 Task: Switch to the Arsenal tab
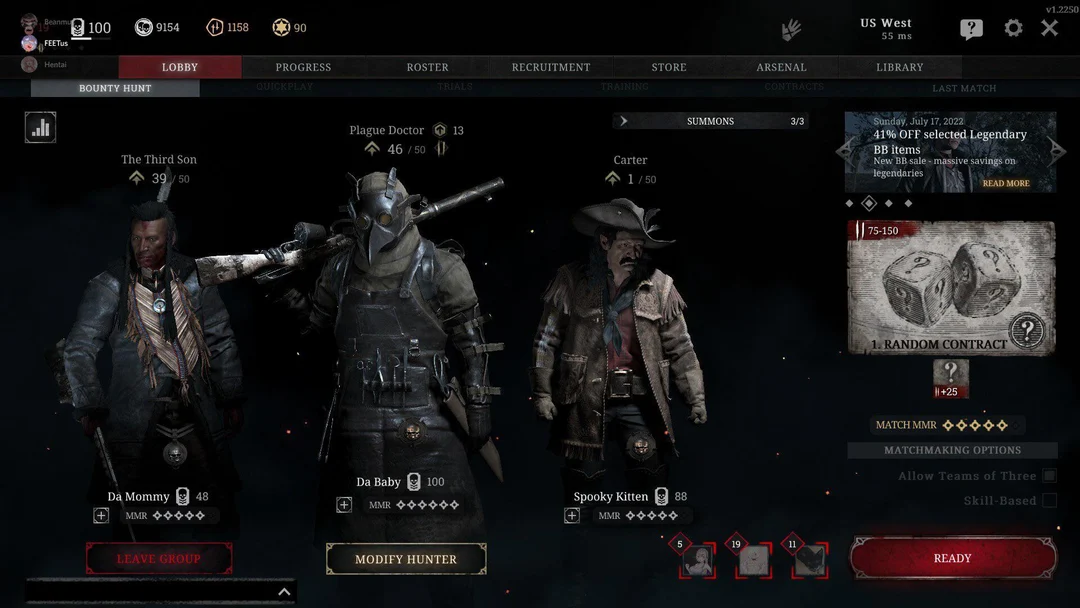tap(781, 67)
